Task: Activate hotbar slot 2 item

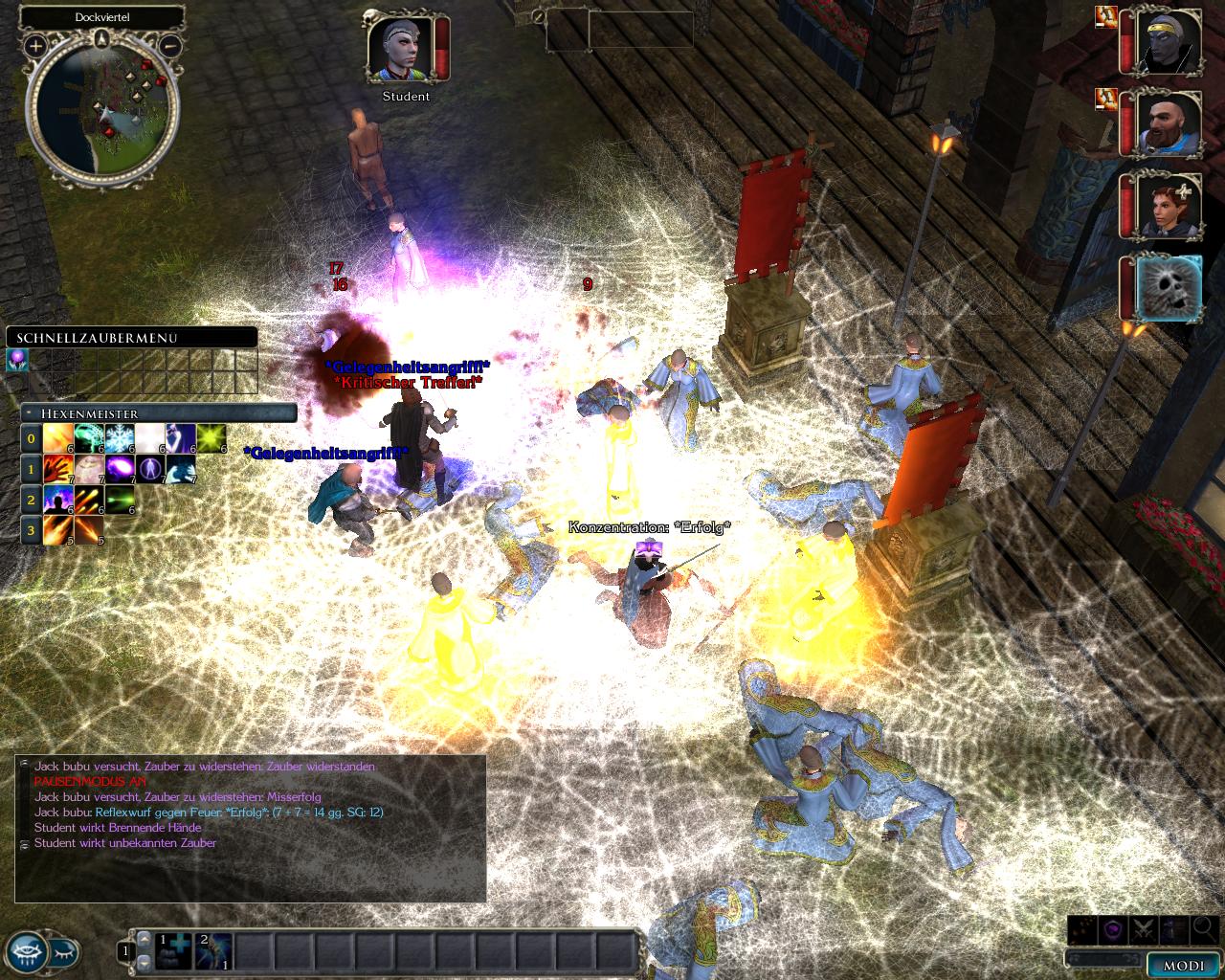Action: pyautogui.click(x=214, y=951)
